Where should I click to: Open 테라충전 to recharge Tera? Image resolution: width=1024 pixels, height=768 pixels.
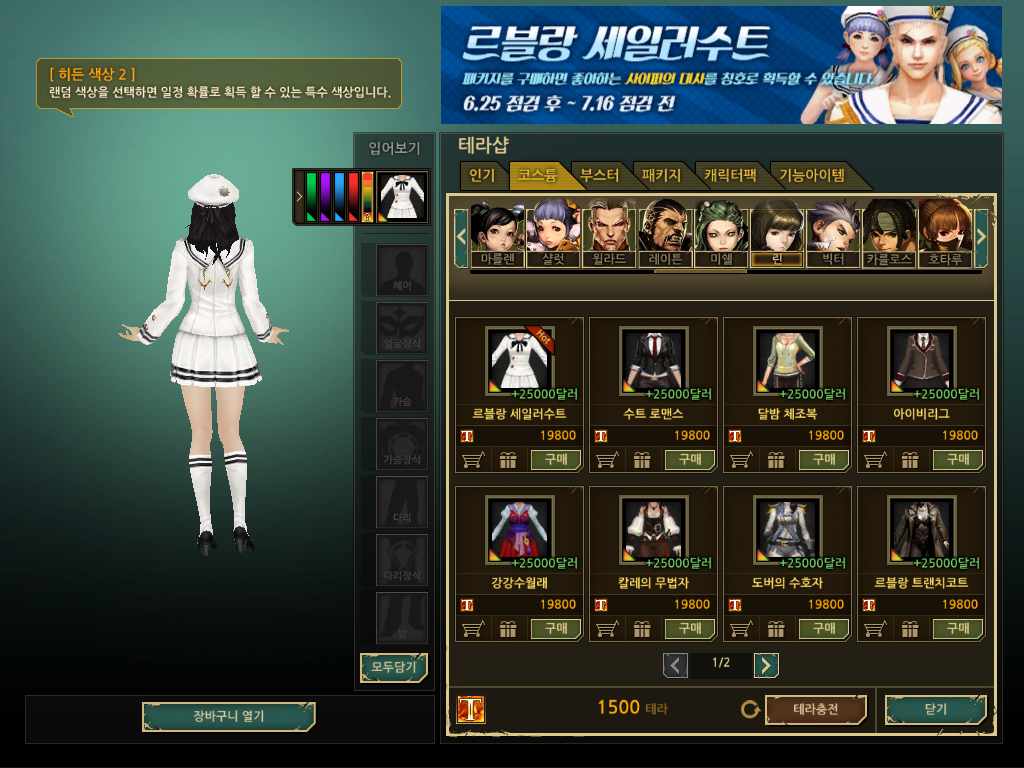(815, 710)
